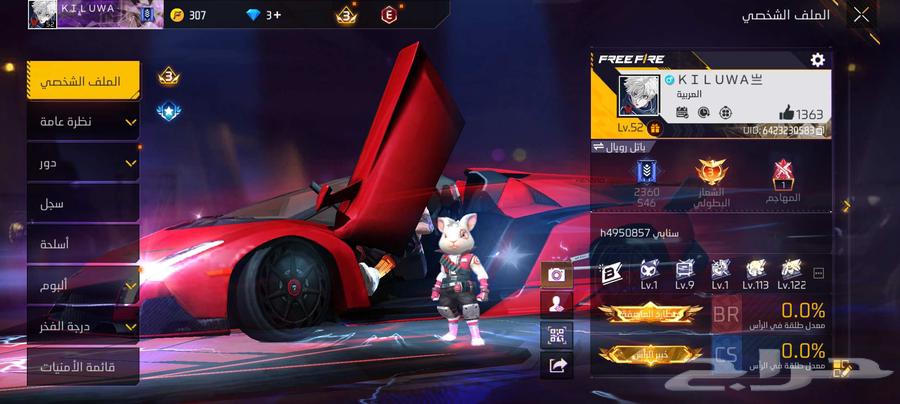Viewport: 900px width, 404px height.
Task: Share the profile using the arrow icon
Action: pyautogui.click(x=555, y=366)
